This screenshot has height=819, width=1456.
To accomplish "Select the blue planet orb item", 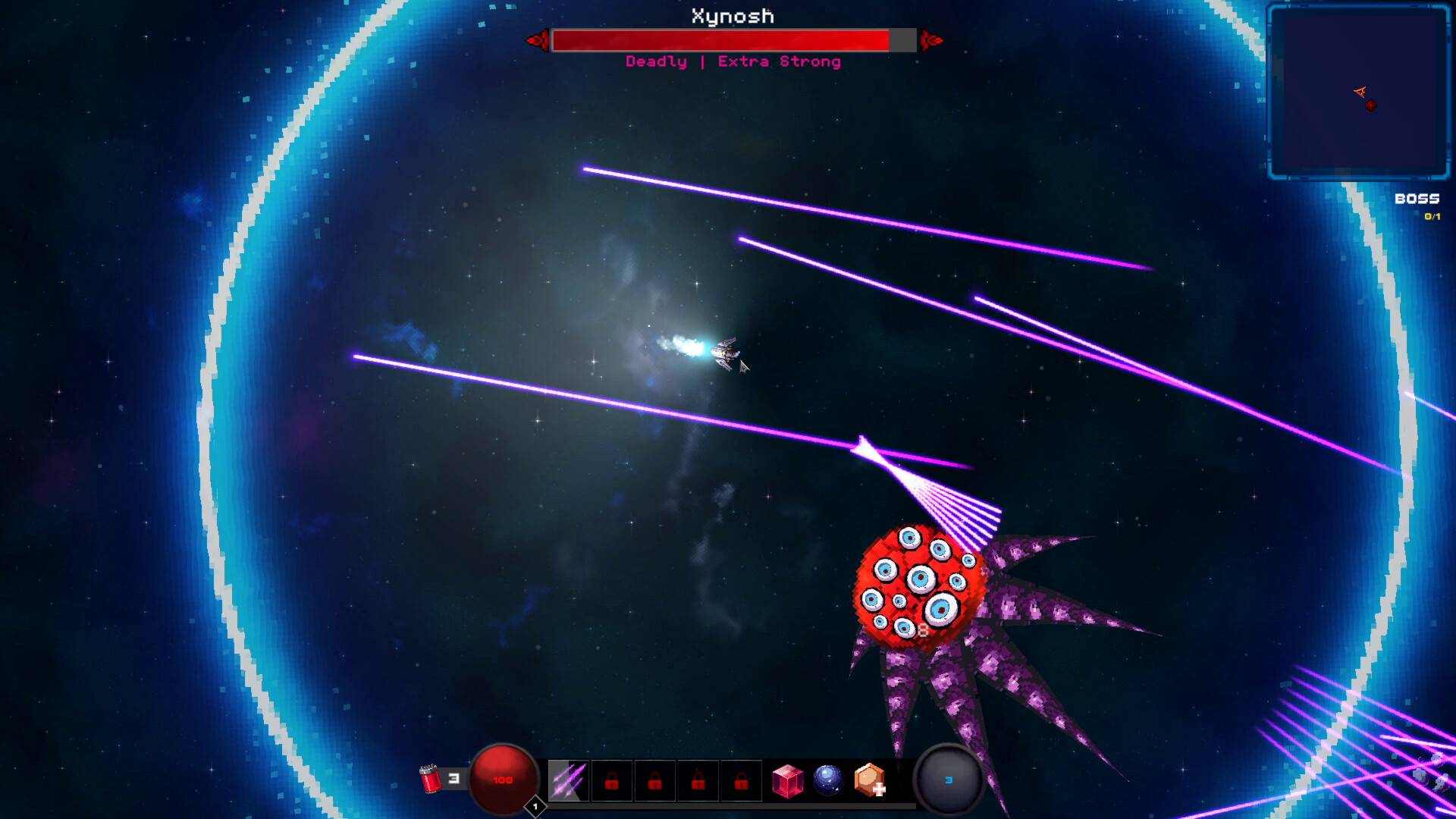I will click(828, 780).
